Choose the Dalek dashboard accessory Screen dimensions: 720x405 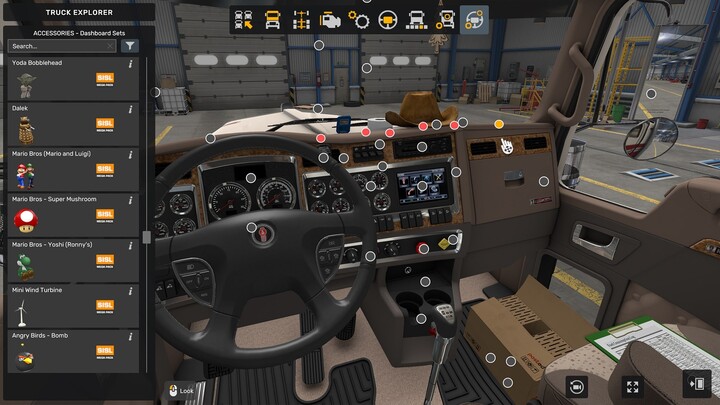[x=70, y=124]
